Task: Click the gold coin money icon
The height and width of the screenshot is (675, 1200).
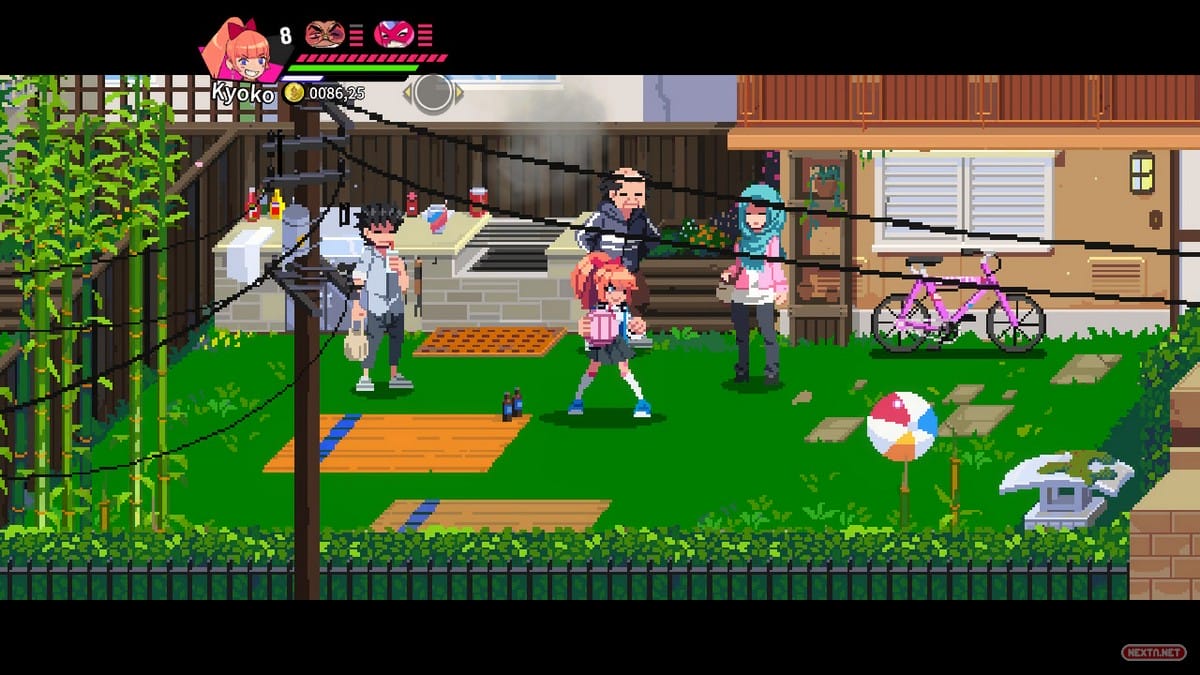Action: click(x=294, y=93)
